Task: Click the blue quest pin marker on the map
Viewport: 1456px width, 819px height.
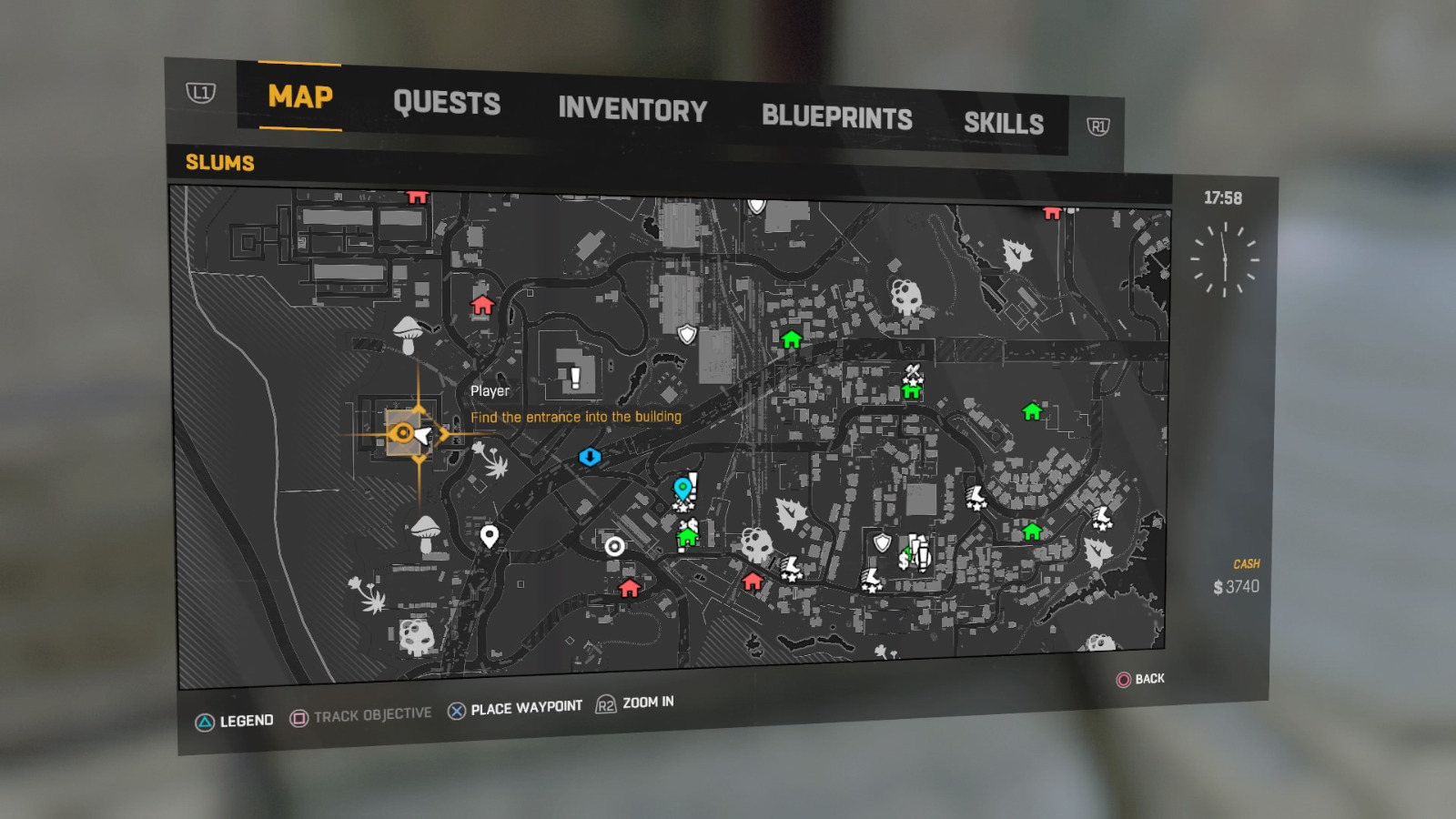Action: (681, 487)
